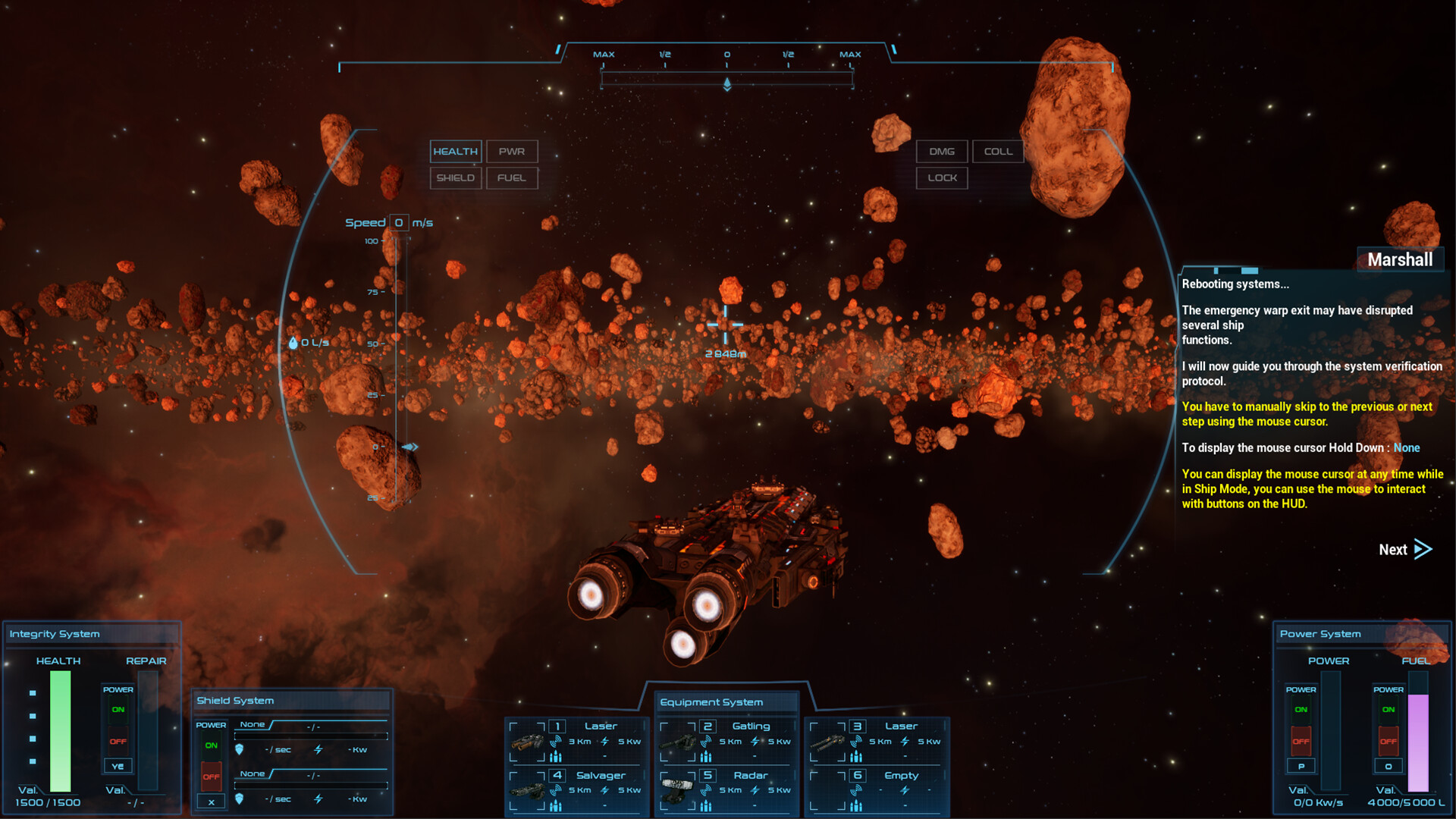The image size is (1456, 819).
Task: Click the Laser icon in equipment slot 3
Action: click(x=830, y=742)
